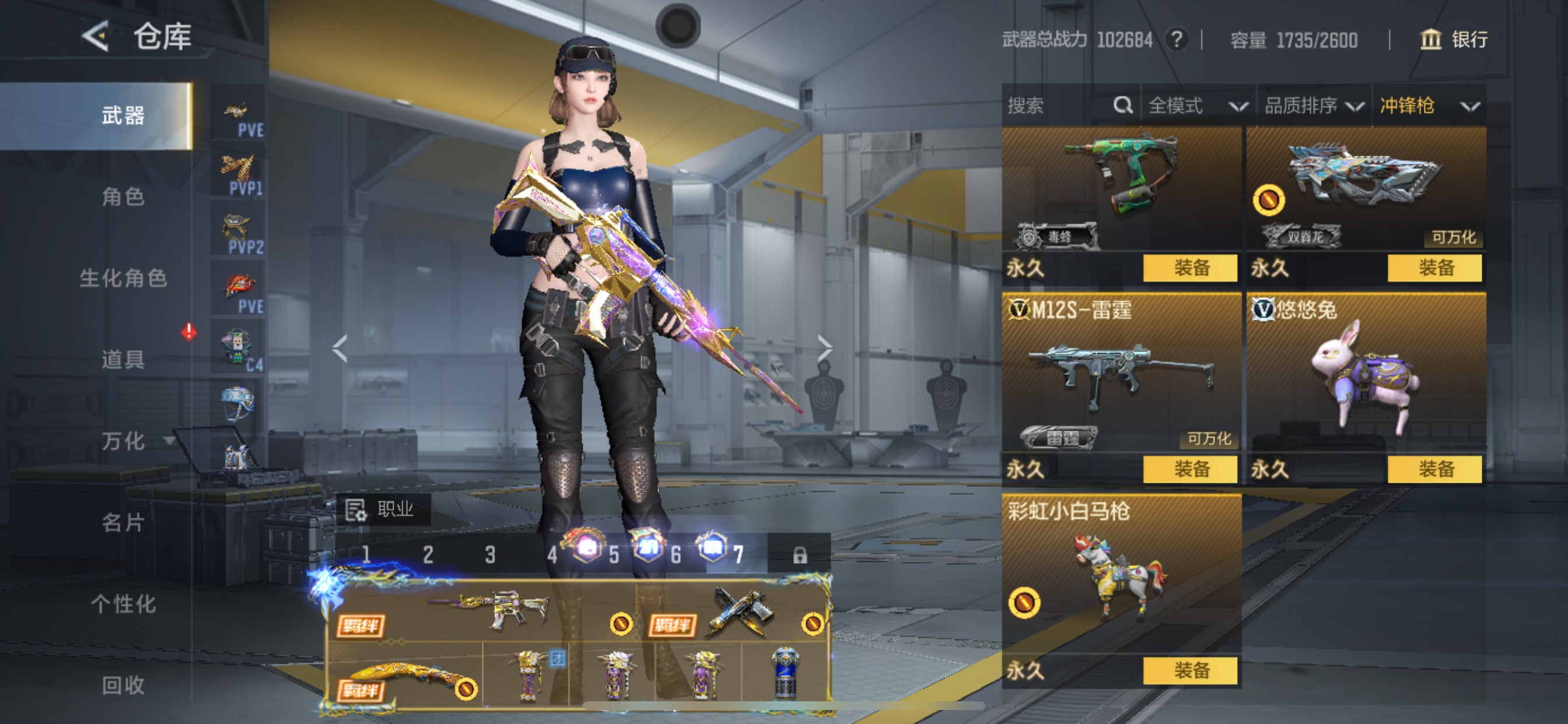Open the 银行 bank

pos(1454,40)
